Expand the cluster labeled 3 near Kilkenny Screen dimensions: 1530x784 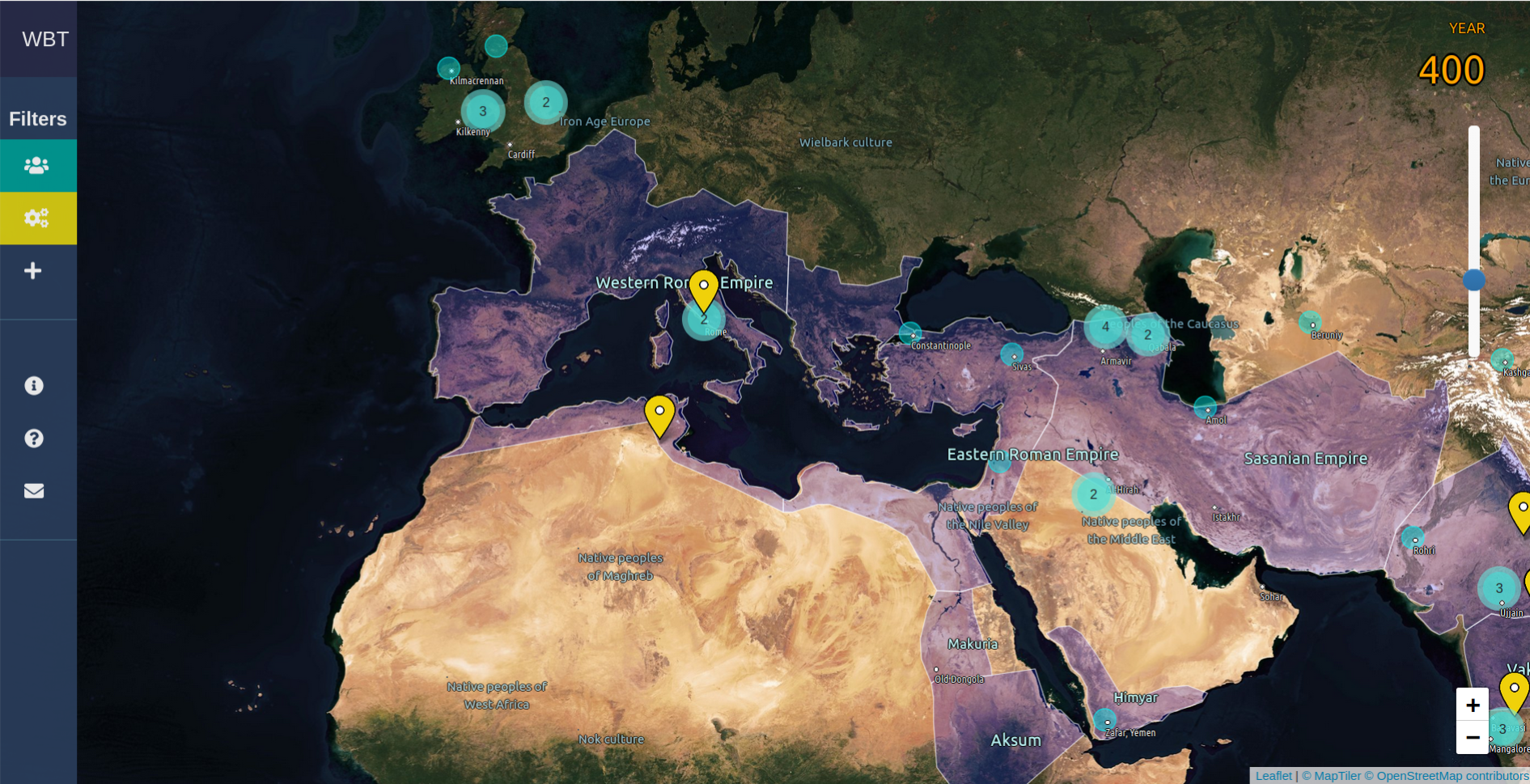[x=483, y=111]
